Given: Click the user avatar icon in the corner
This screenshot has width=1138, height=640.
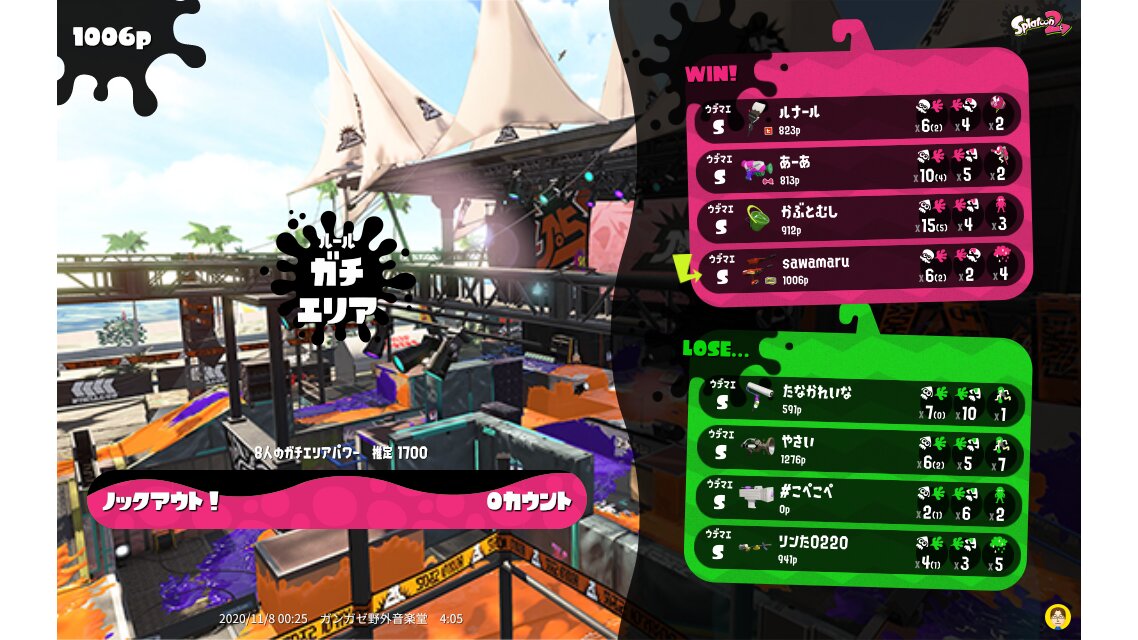Looking at the screenshot, I should click(1056, 615).
